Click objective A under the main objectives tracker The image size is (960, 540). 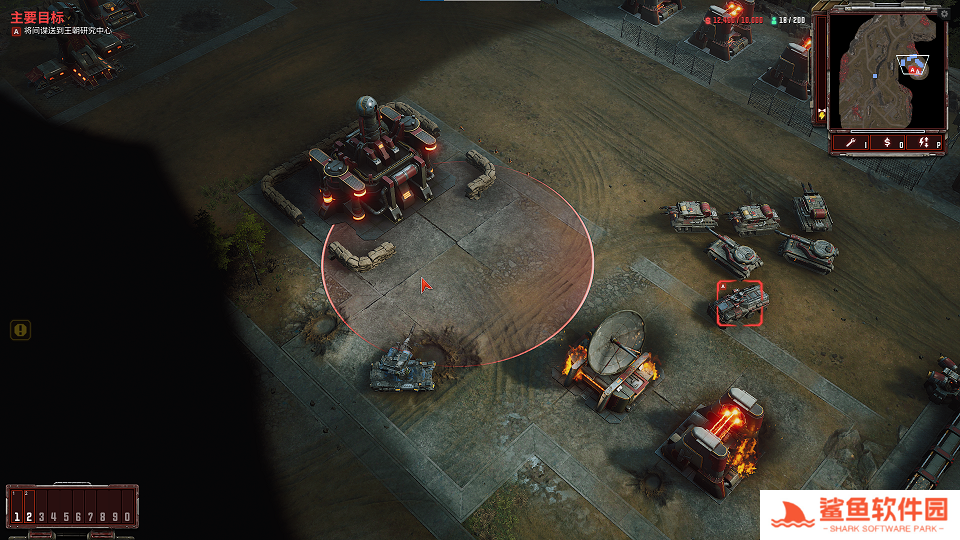[60, 31]
